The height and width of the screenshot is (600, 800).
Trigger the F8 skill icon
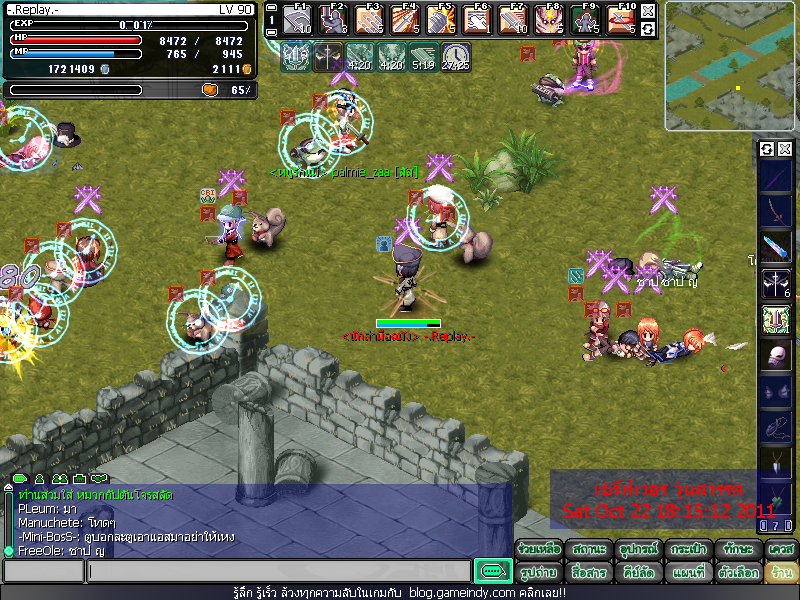click(x=549, y=19)
